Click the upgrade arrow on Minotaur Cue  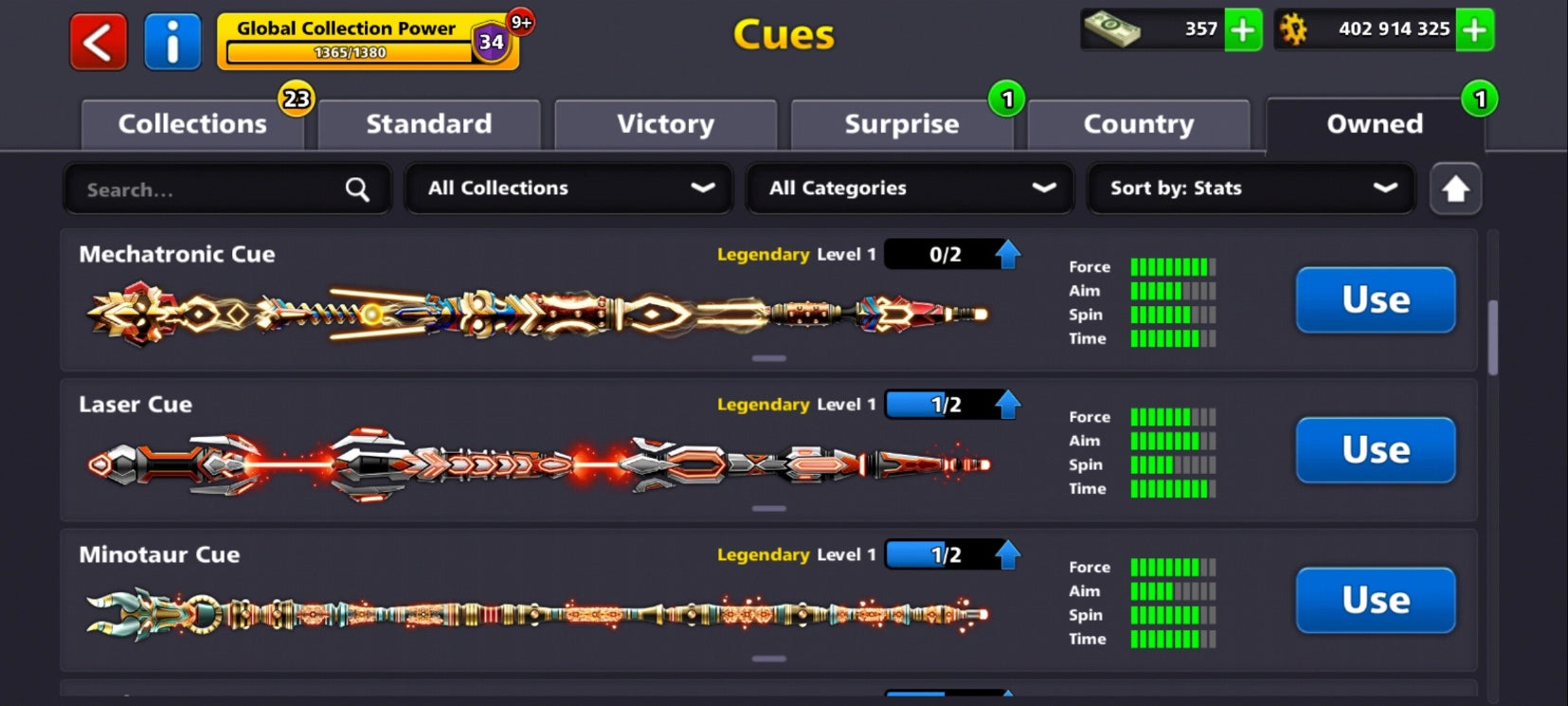pos(1007,553)
